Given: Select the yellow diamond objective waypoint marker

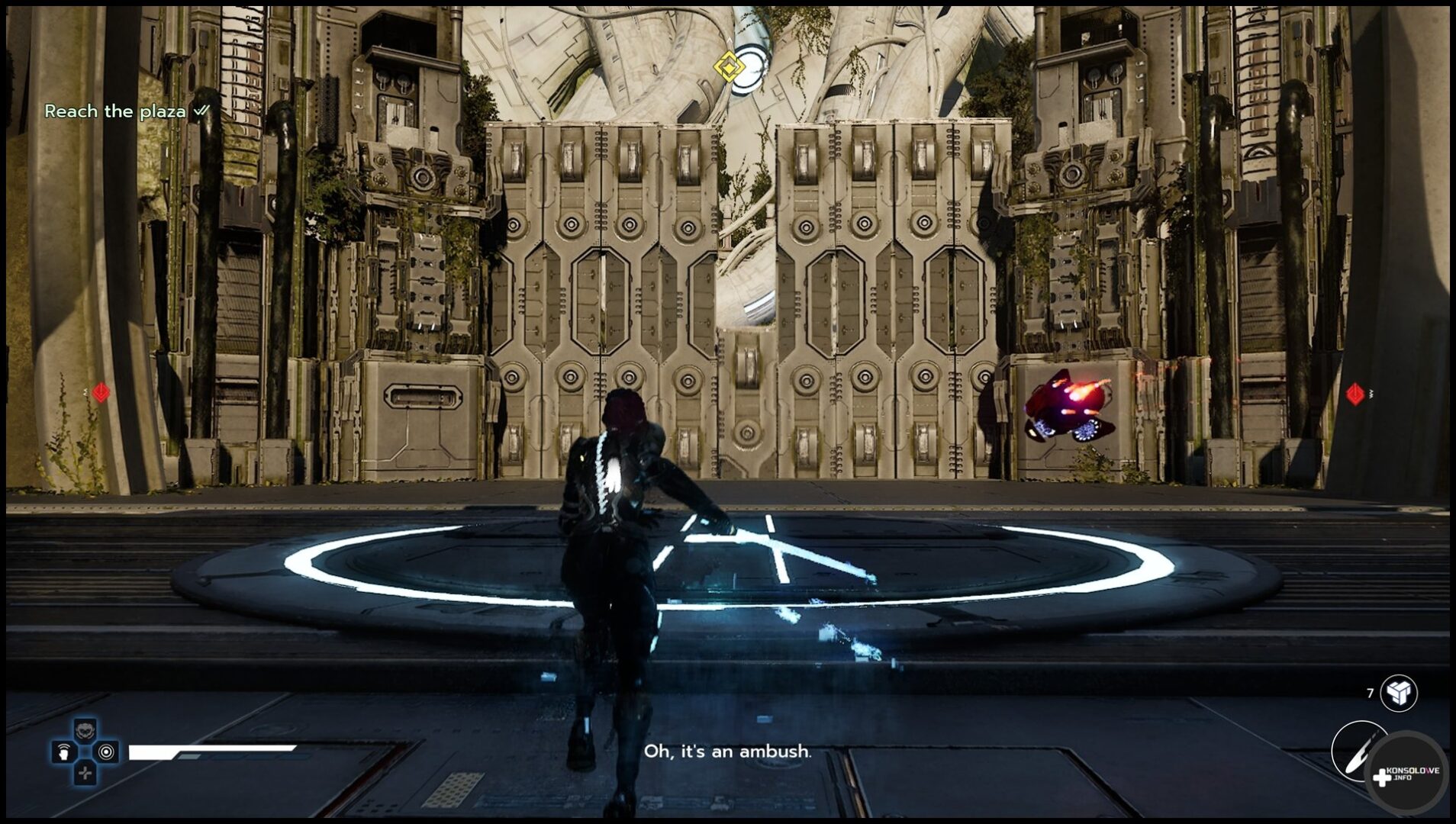Looking at the screenshot, I should click(x=729, y=68).
